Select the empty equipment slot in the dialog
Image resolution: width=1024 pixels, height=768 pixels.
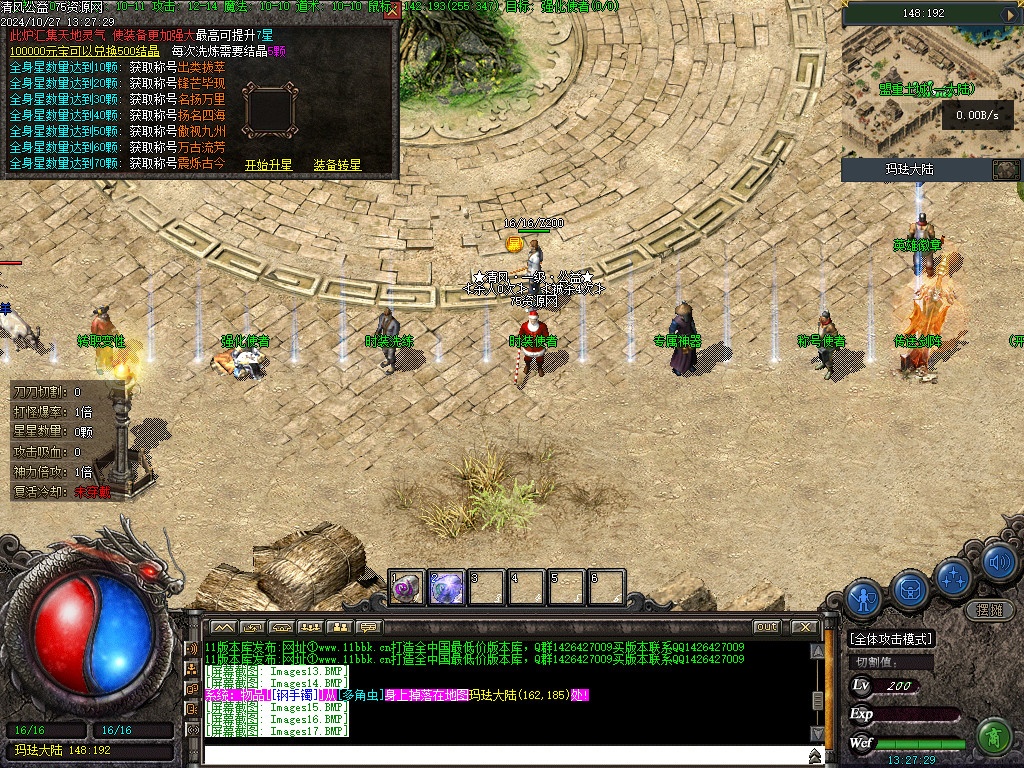click(270, 110)
